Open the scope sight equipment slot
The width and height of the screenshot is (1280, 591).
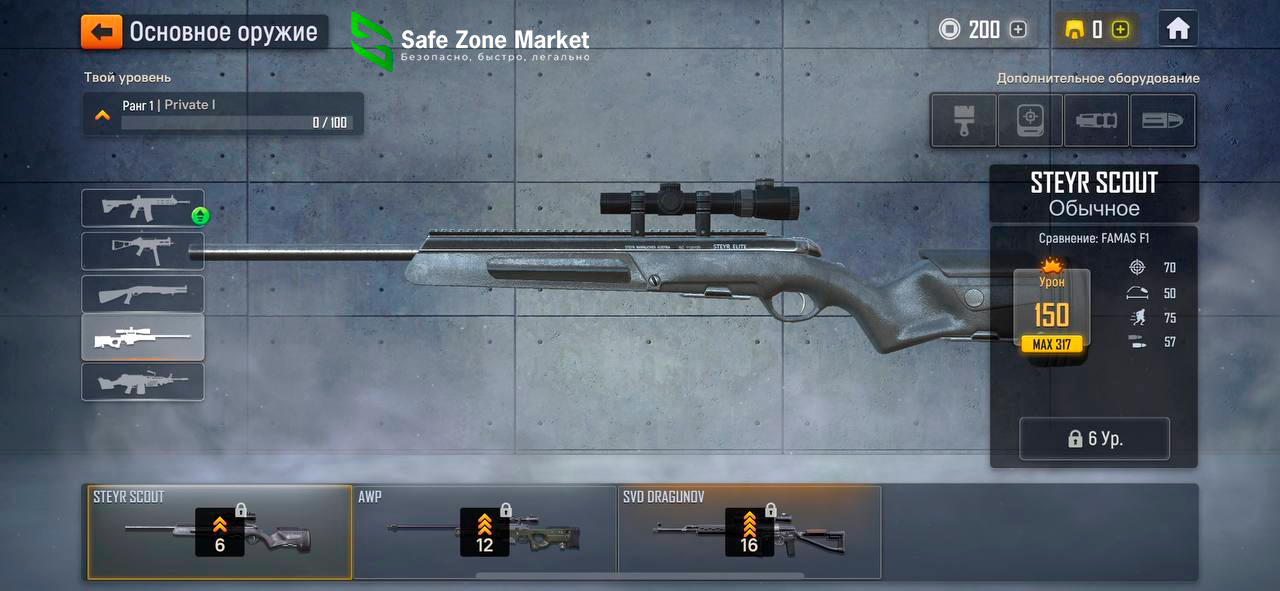point(1030,120)
